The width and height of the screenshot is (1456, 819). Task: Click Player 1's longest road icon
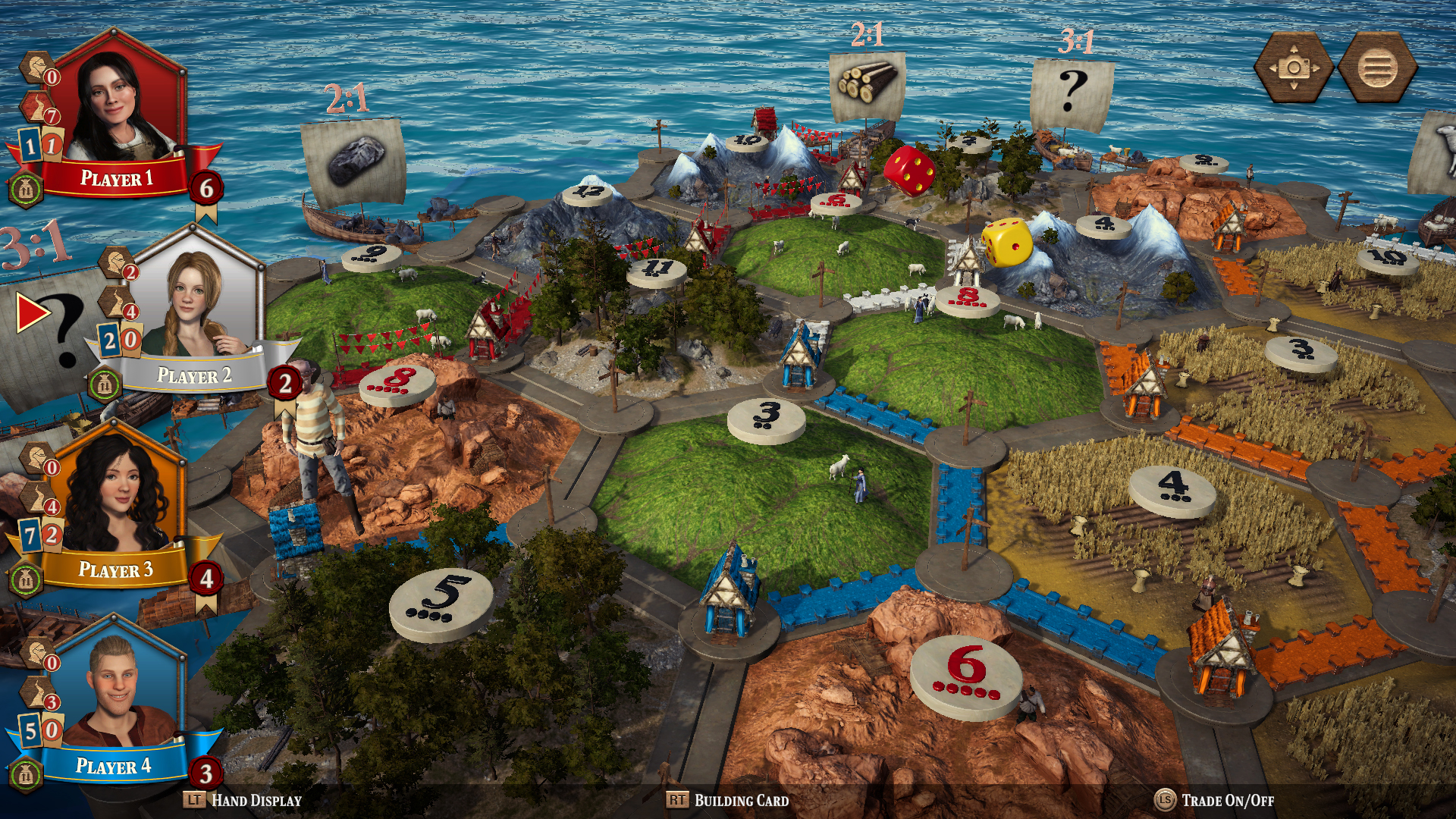tap(37, 106)
